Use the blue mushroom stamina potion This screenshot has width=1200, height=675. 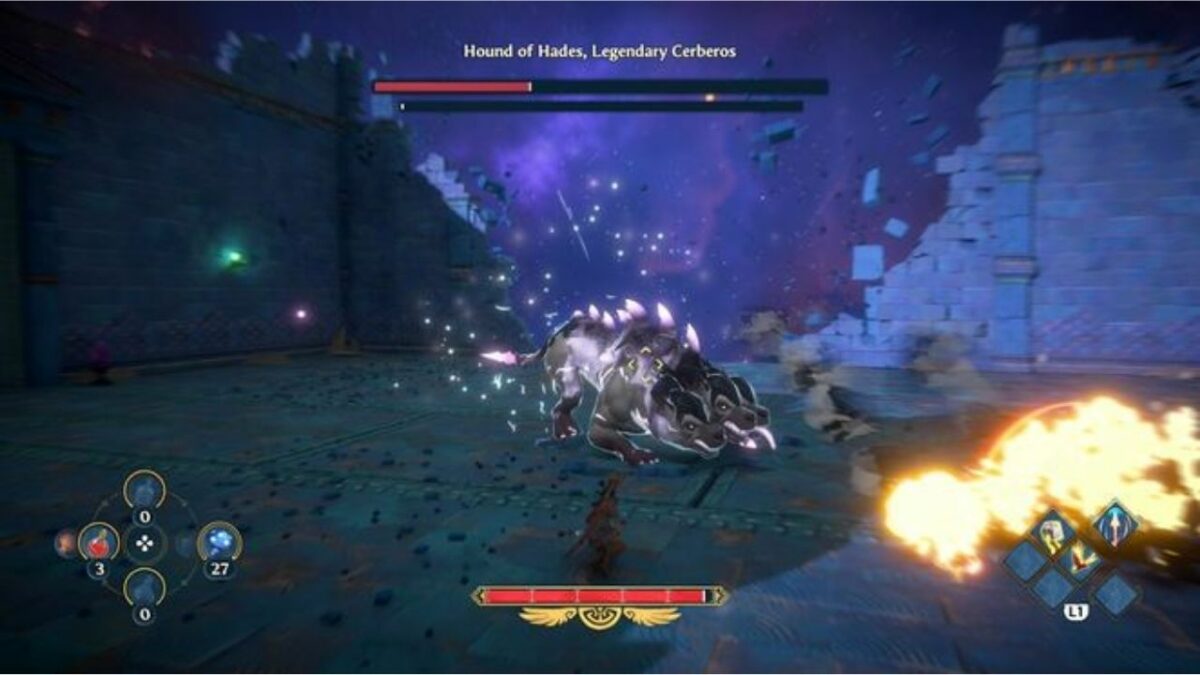point(218,542)
